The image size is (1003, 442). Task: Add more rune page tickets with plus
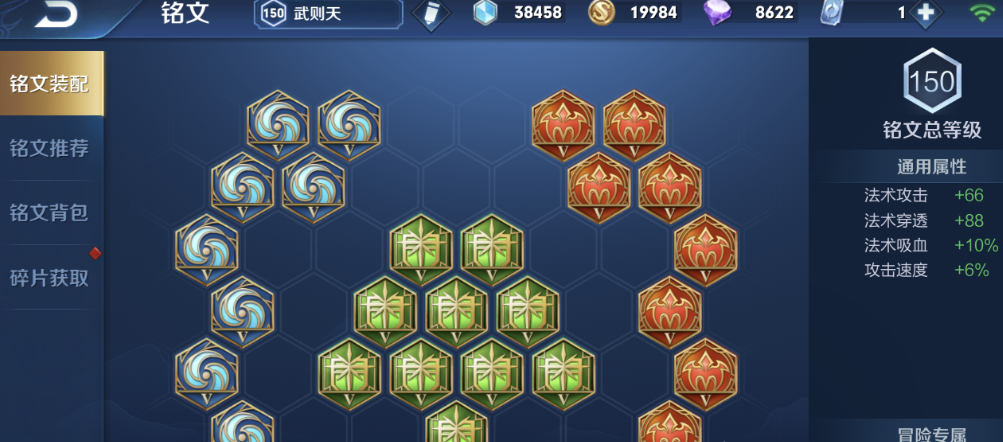point(926,13)
